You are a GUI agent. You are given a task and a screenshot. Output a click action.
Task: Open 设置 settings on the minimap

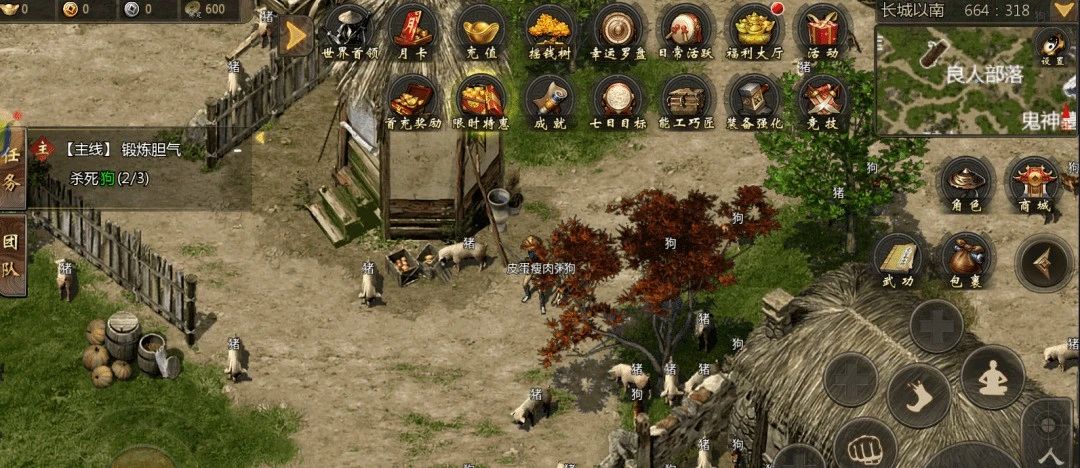(1052, 46)
